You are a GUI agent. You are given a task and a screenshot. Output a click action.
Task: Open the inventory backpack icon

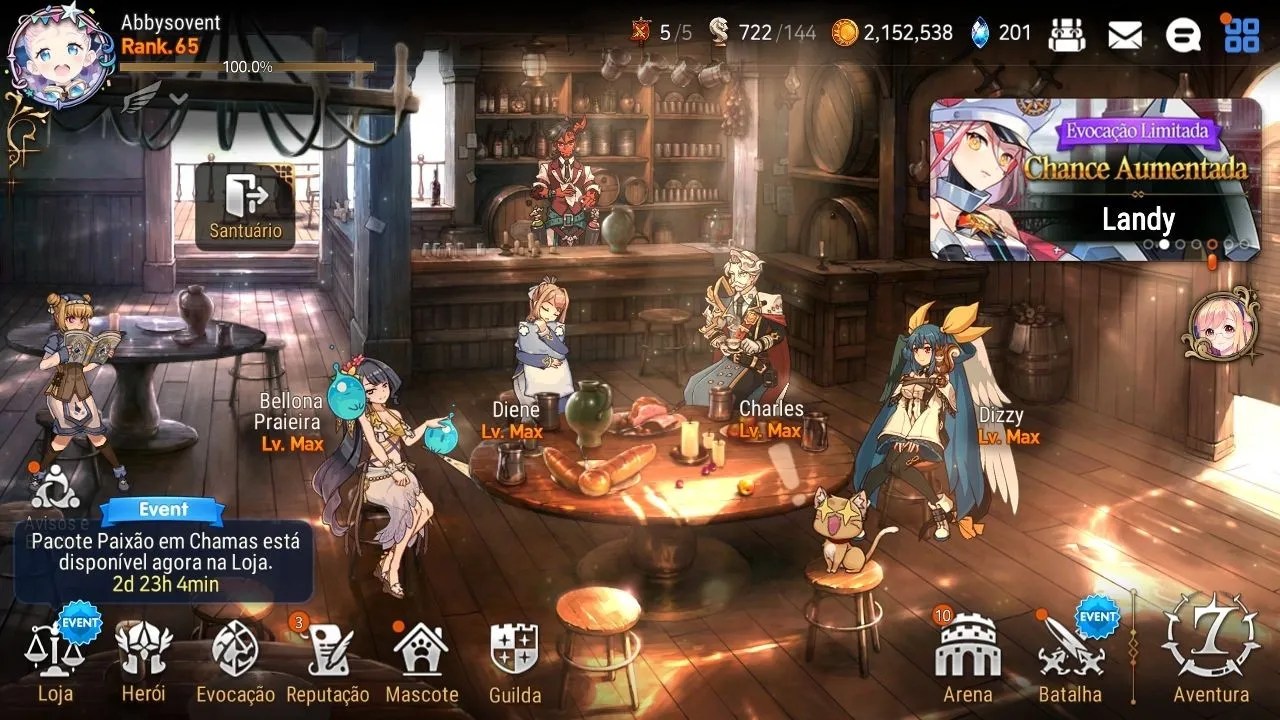(1067, 35)
